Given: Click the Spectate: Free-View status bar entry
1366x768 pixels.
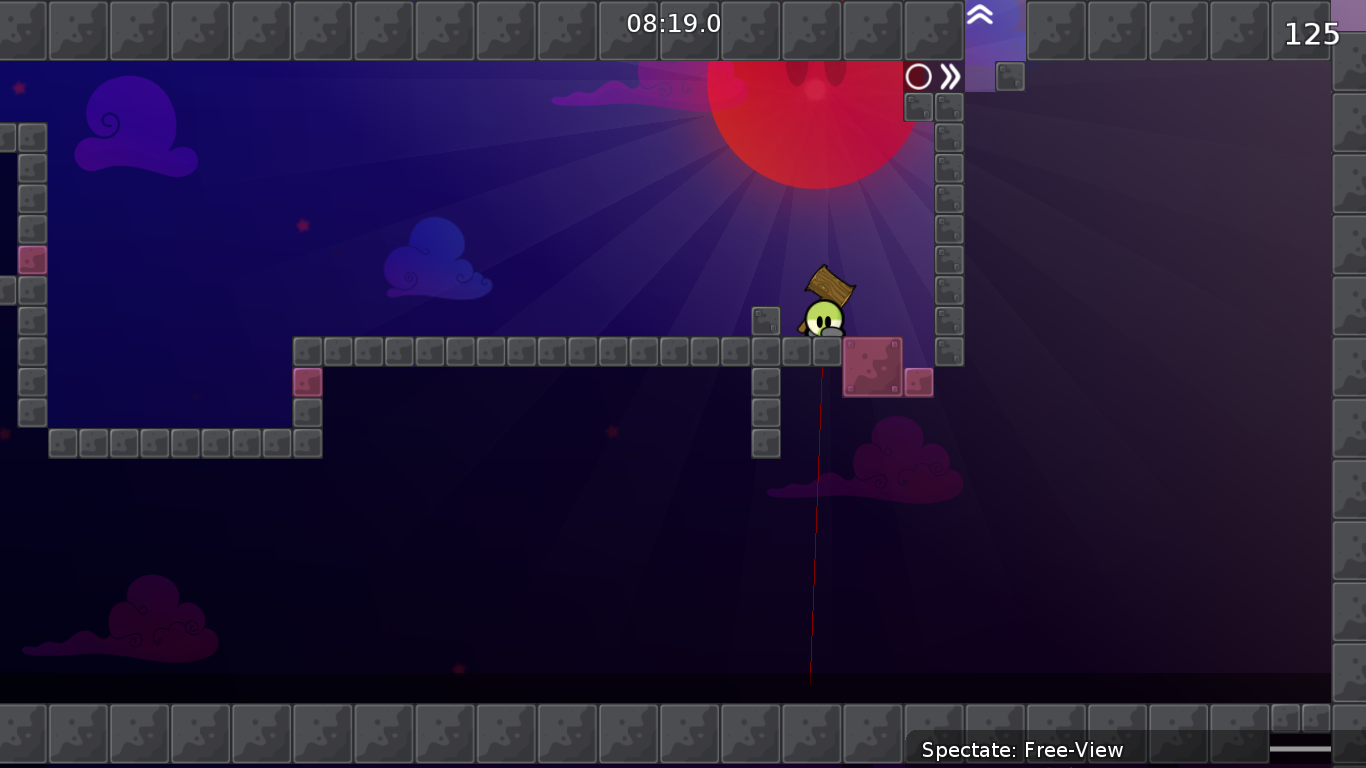Looking at the screenshot, I should point(1021,749).
